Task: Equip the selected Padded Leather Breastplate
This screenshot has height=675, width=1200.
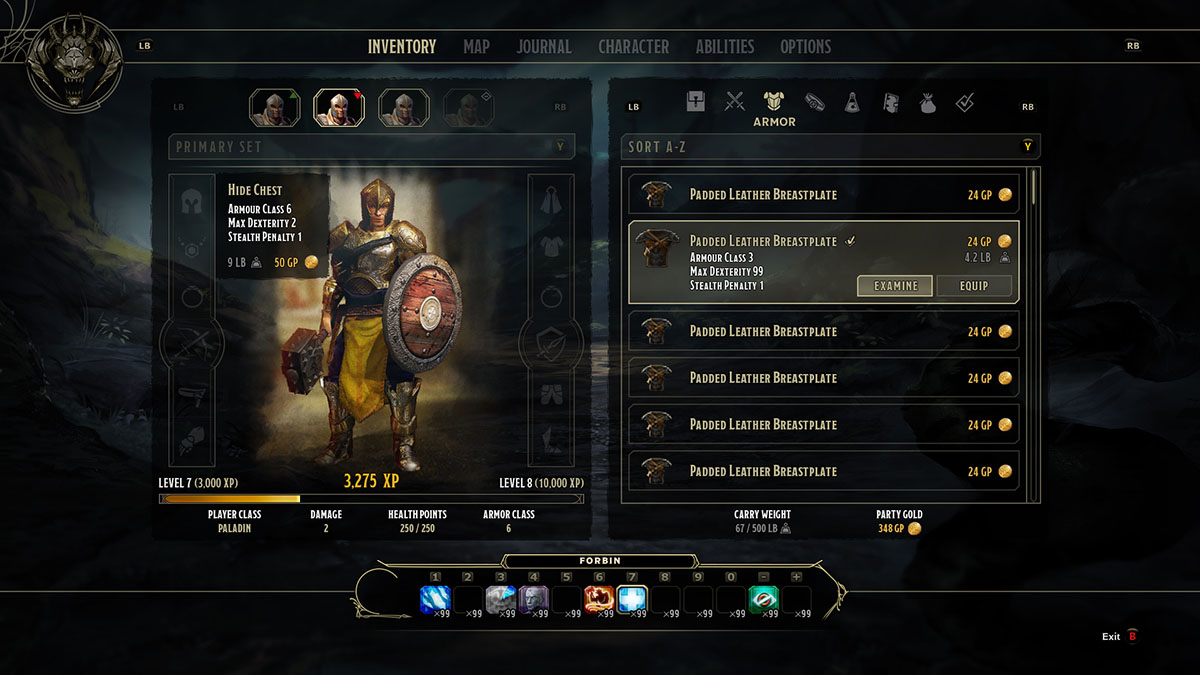Action: (973, 286)
